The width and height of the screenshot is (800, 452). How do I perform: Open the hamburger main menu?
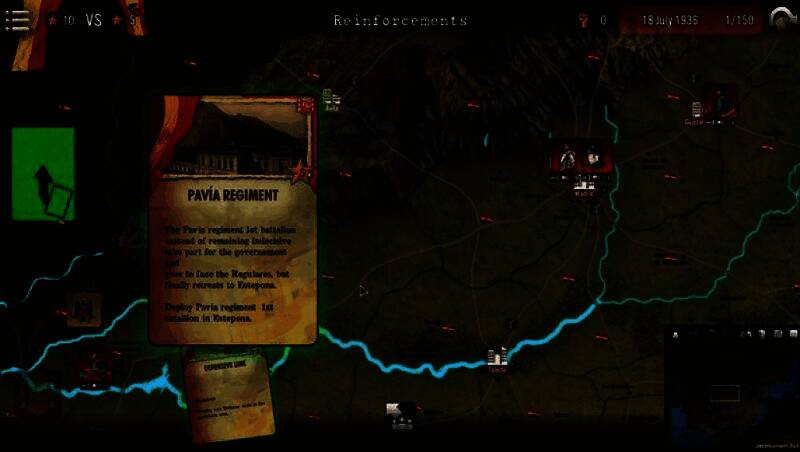(17, 20)
